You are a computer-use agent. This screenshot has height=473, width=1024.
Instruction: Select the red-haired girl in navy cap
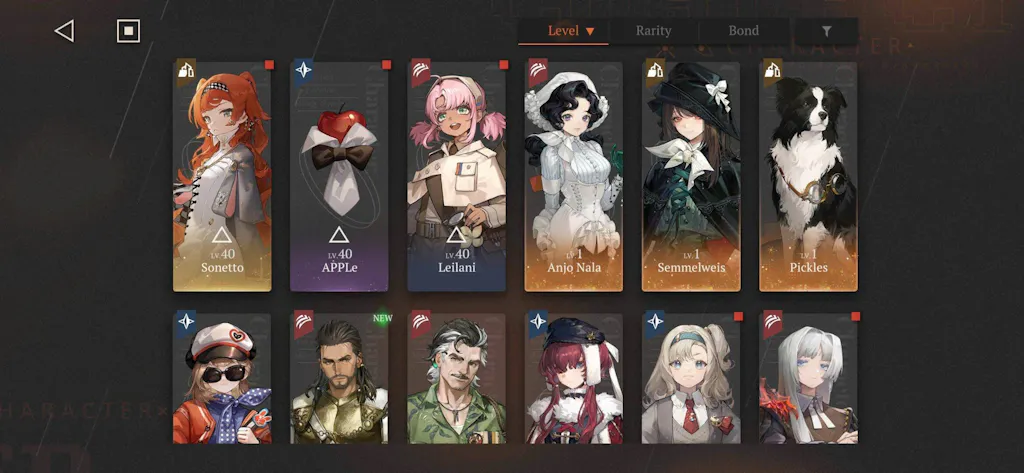tap(574, 378)
